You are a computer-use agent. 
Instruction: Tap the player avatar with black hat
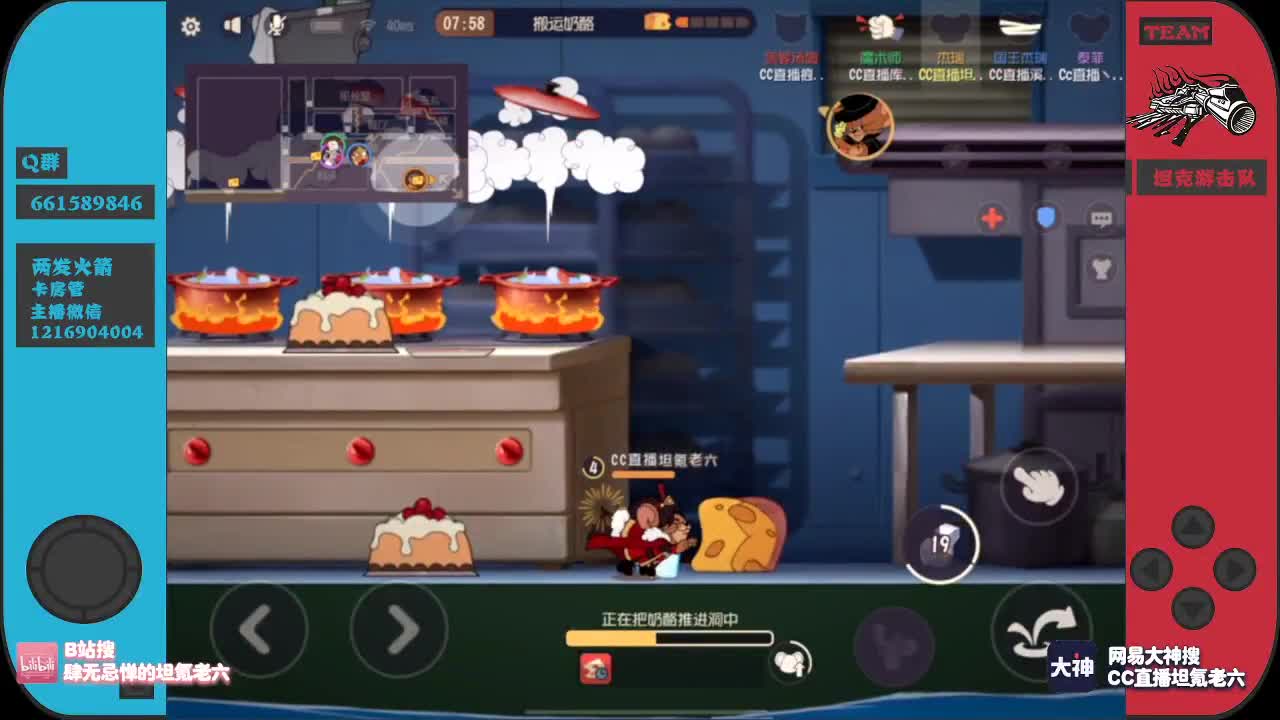[862, 125]
